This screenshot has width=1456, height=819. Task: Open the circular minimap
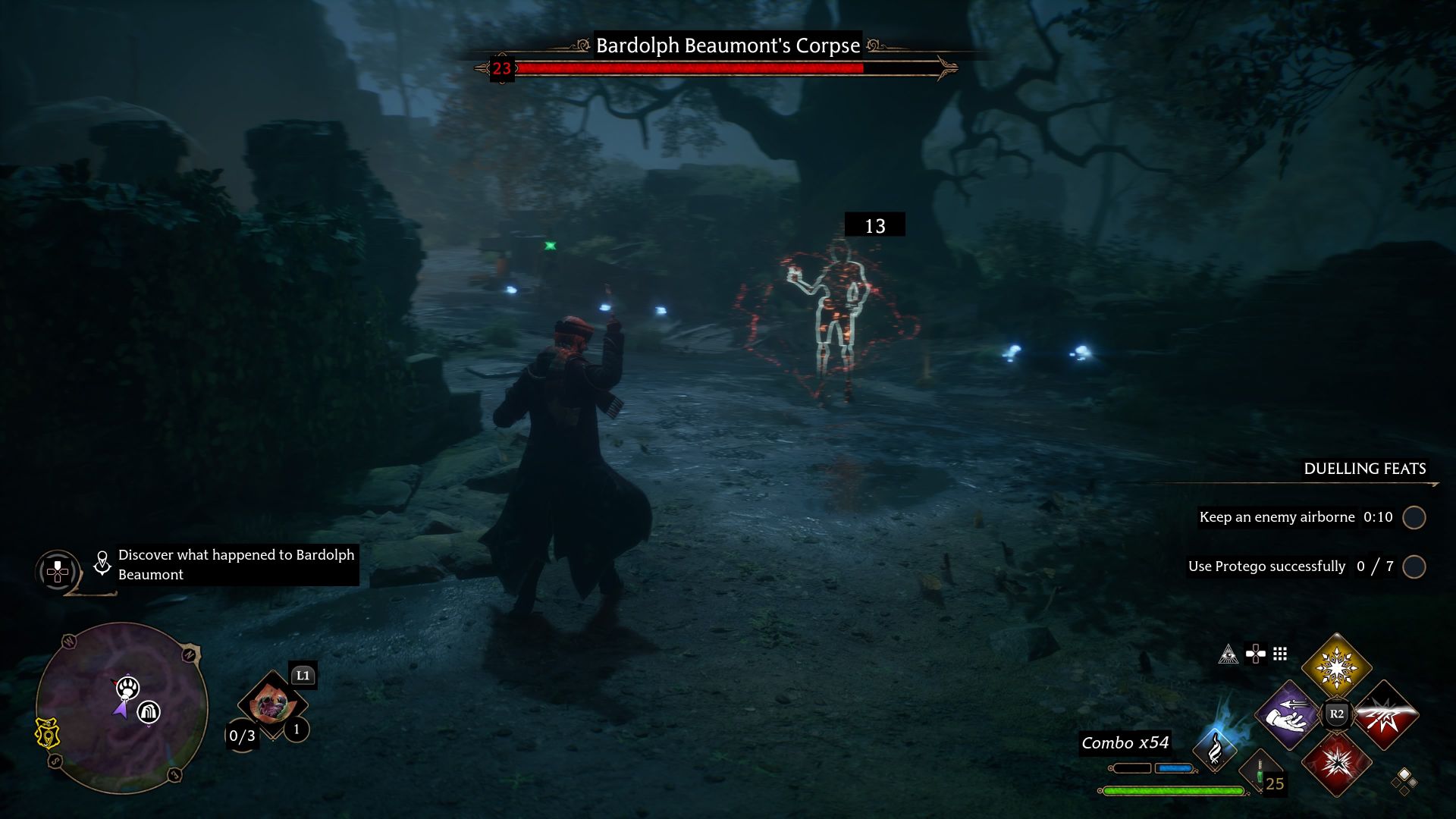click(121, 708)
